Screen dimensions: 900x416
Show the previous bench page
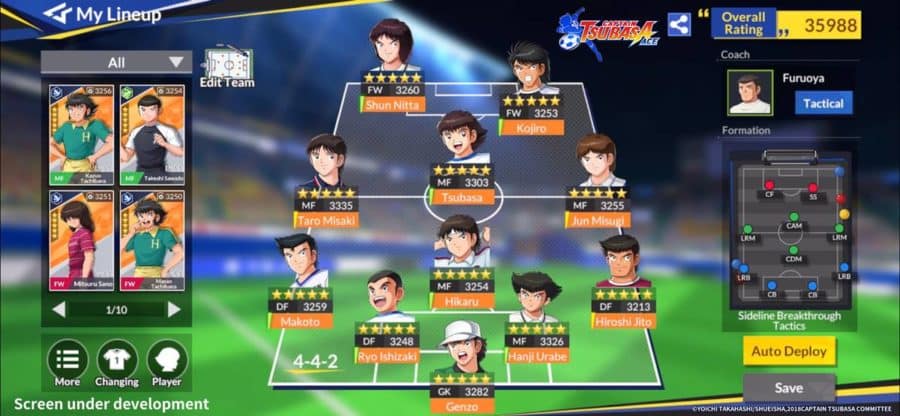(59, 309)
